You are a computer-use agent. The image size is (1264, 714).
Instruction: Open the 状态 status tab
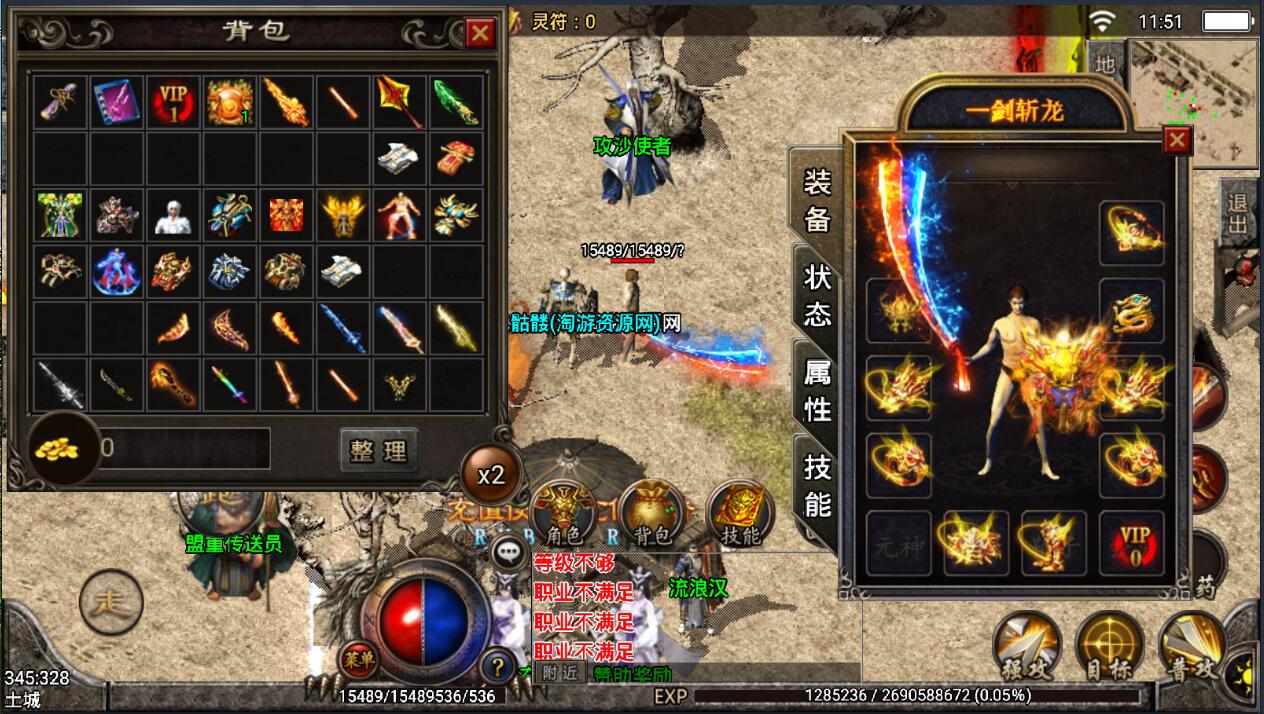coord(817,295)
